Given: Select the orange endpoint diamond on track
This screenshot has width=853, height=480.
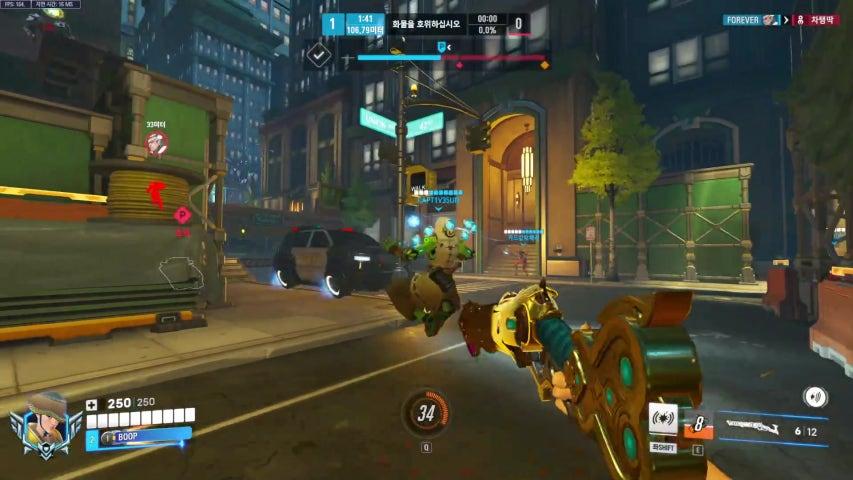Looking at the screenshot, I should 545,64.
